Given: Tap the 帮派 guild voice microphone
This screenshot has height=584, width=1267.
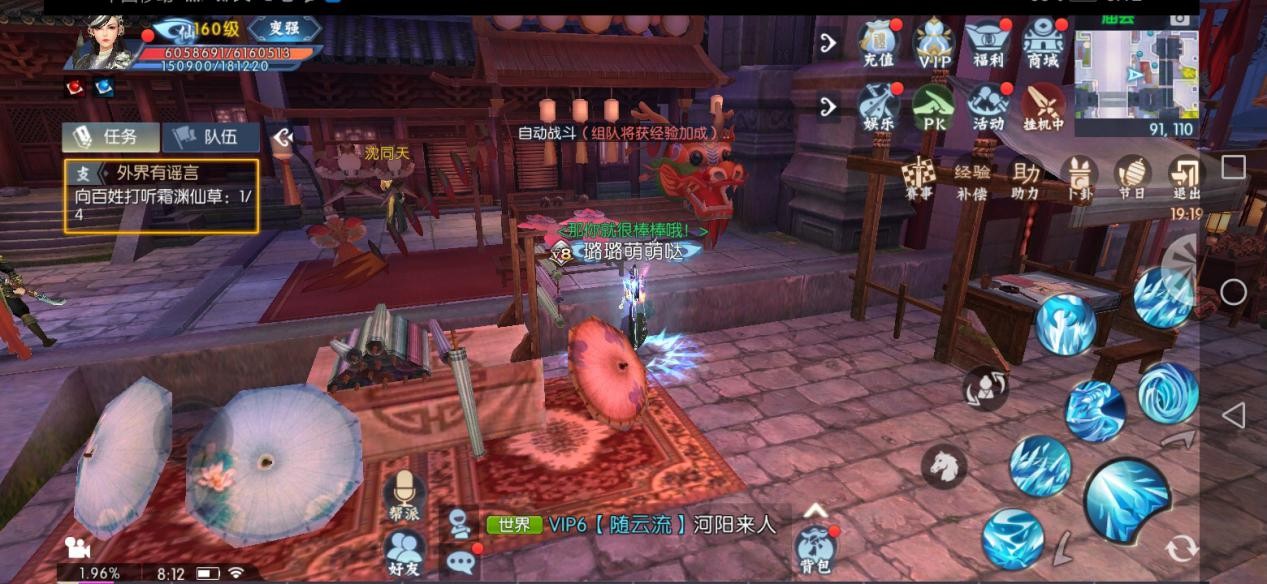Looking at the screenshot, I should [x=404, y=494].
